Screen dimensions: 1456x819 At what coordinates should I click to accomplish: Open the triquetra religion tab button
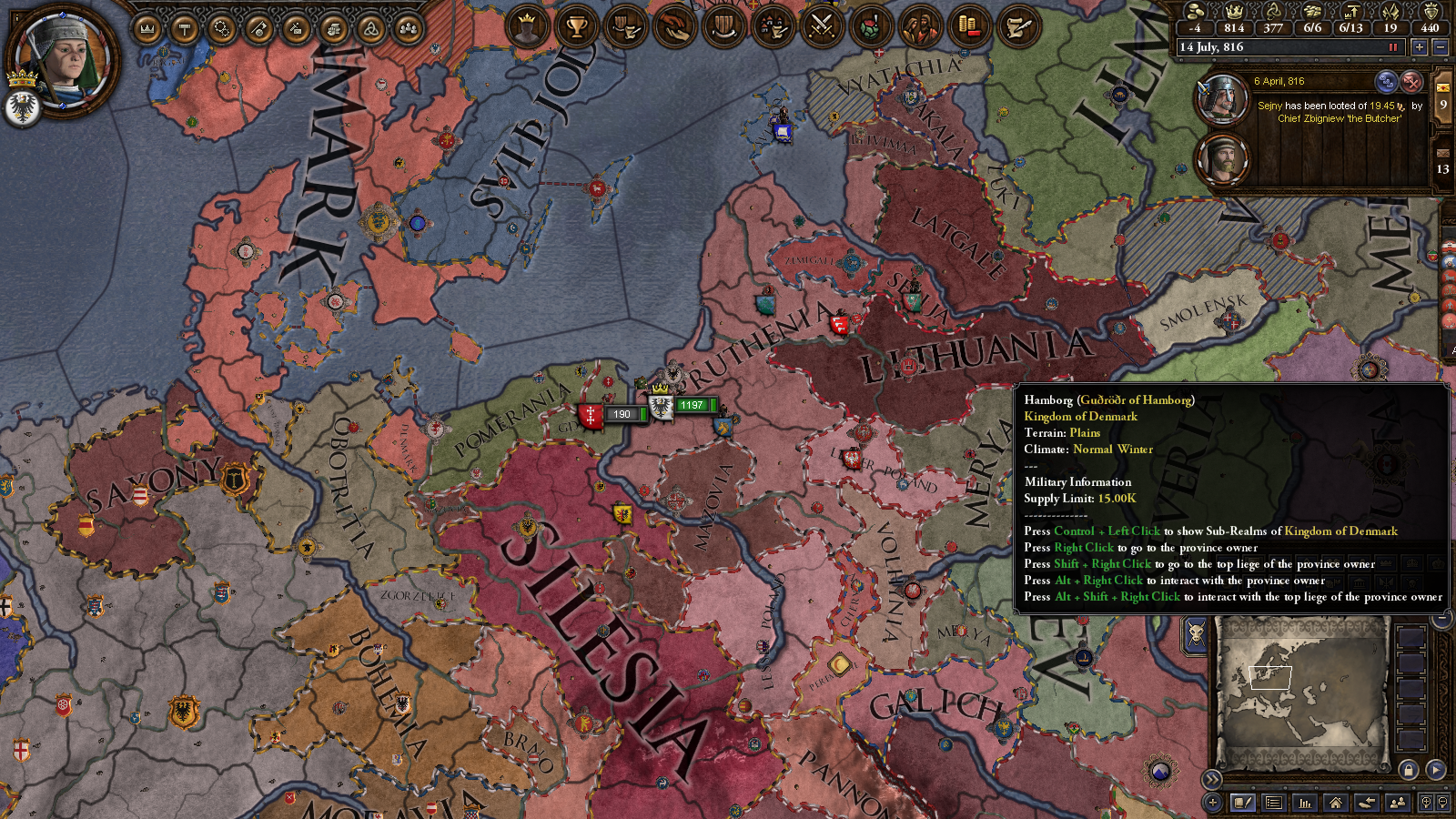[x=370, y=30]
